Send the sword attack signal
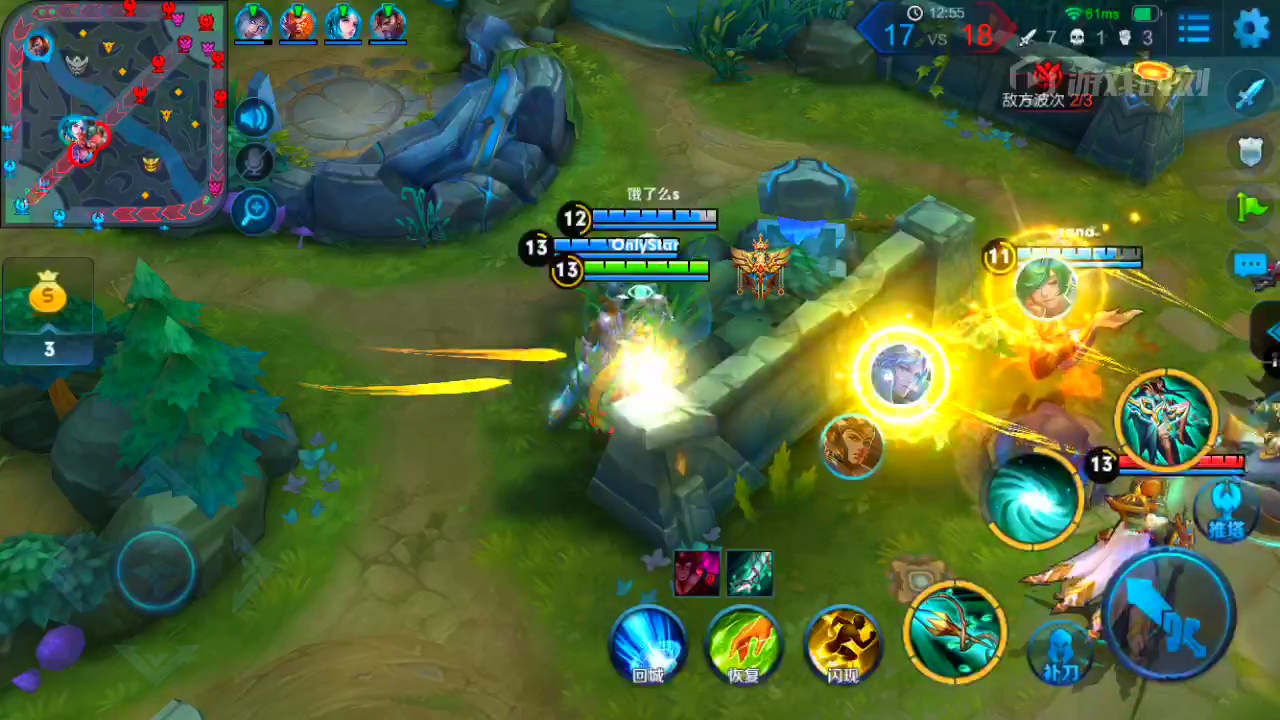 [1252, 93]
